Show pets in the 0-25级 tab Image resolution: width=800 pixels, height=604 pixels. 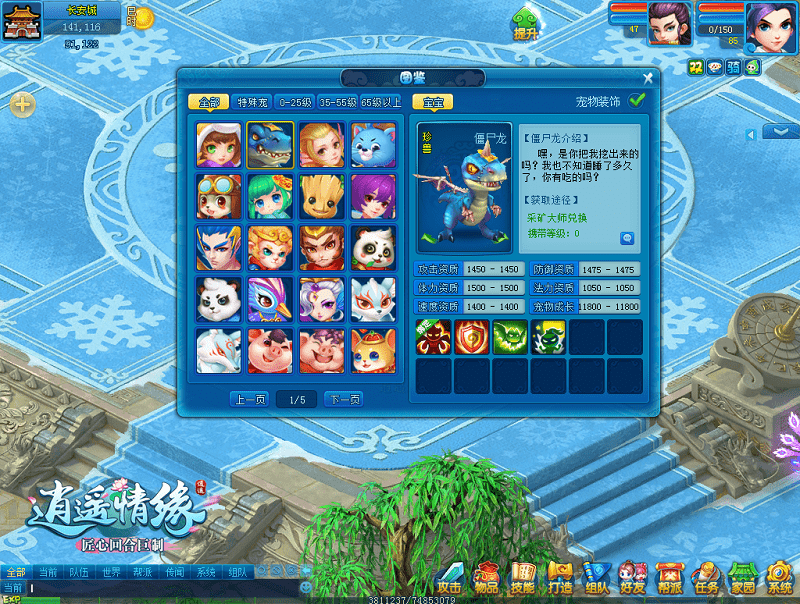(x=295, y=102)
